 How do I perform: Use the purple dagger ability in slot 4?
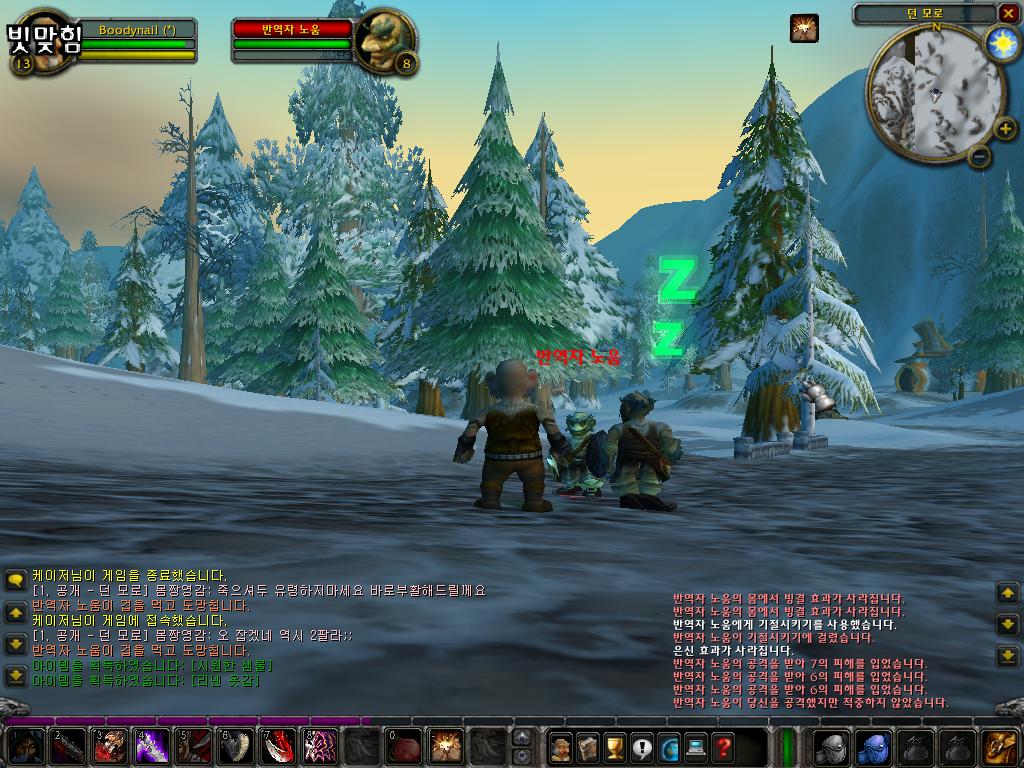(x=152, y=747)
